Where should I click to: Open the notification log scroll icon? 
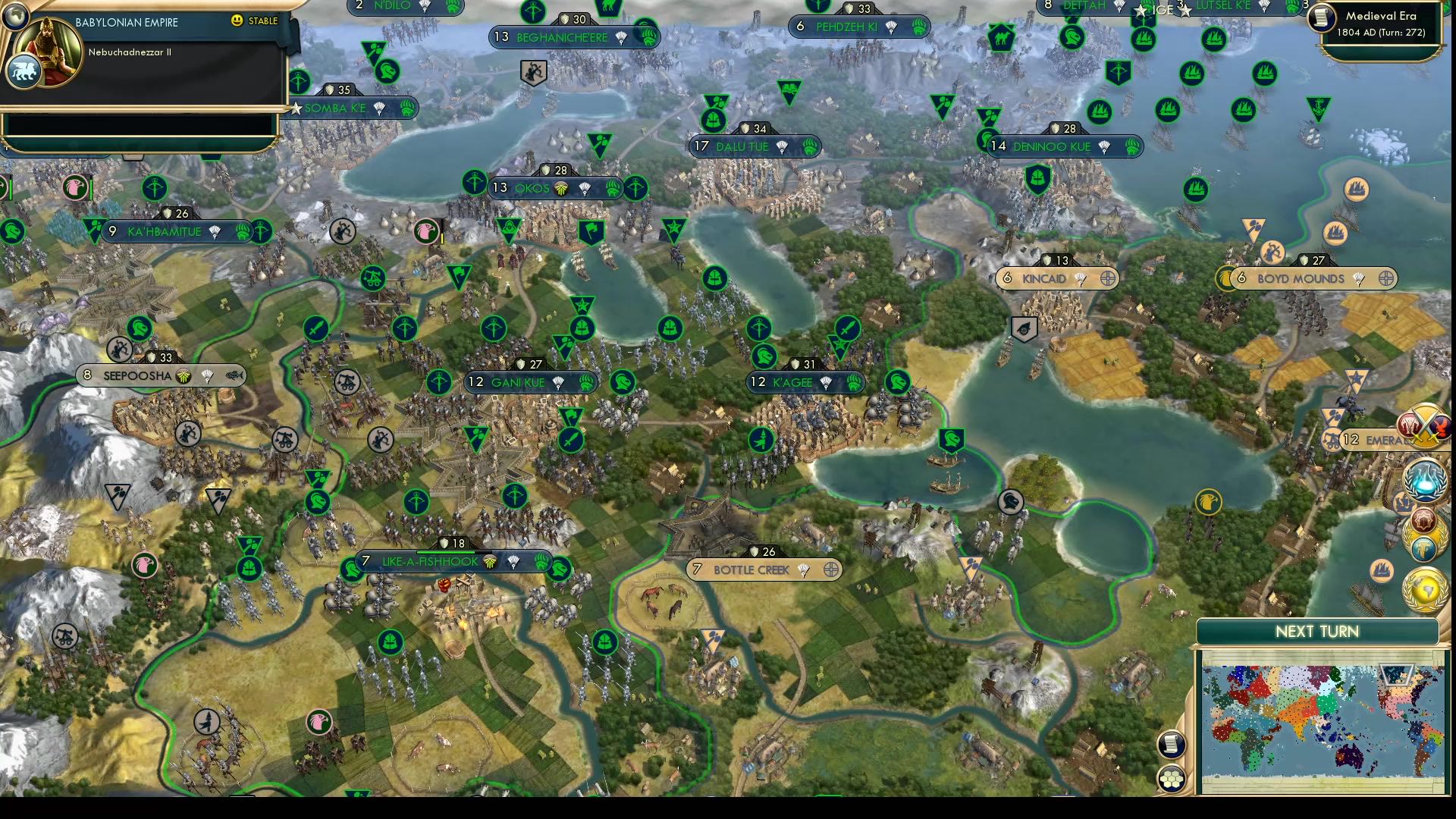click(1171, 745)
